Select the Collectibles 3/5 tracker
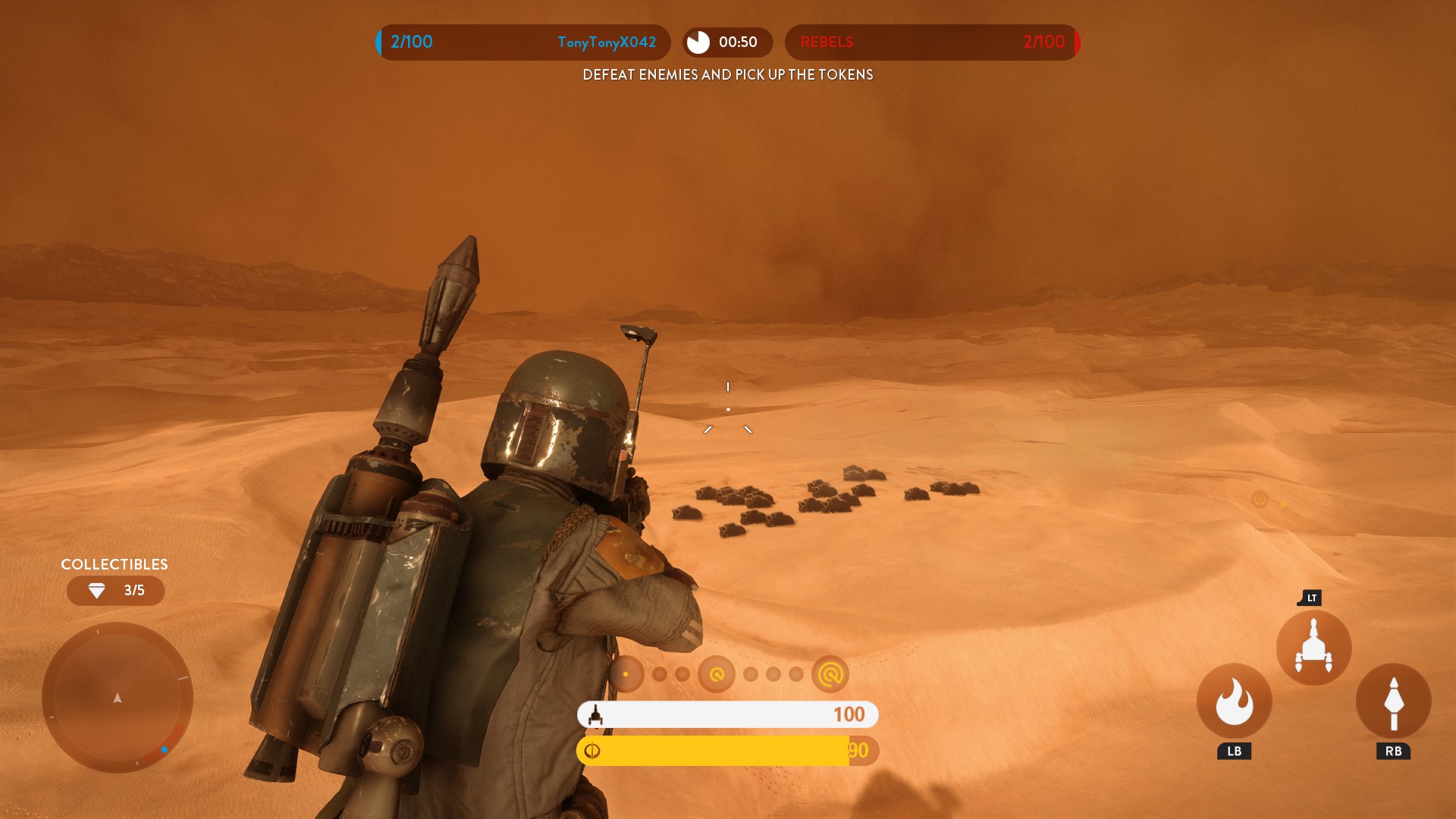 pyautogui.click(x=115, y=590)
